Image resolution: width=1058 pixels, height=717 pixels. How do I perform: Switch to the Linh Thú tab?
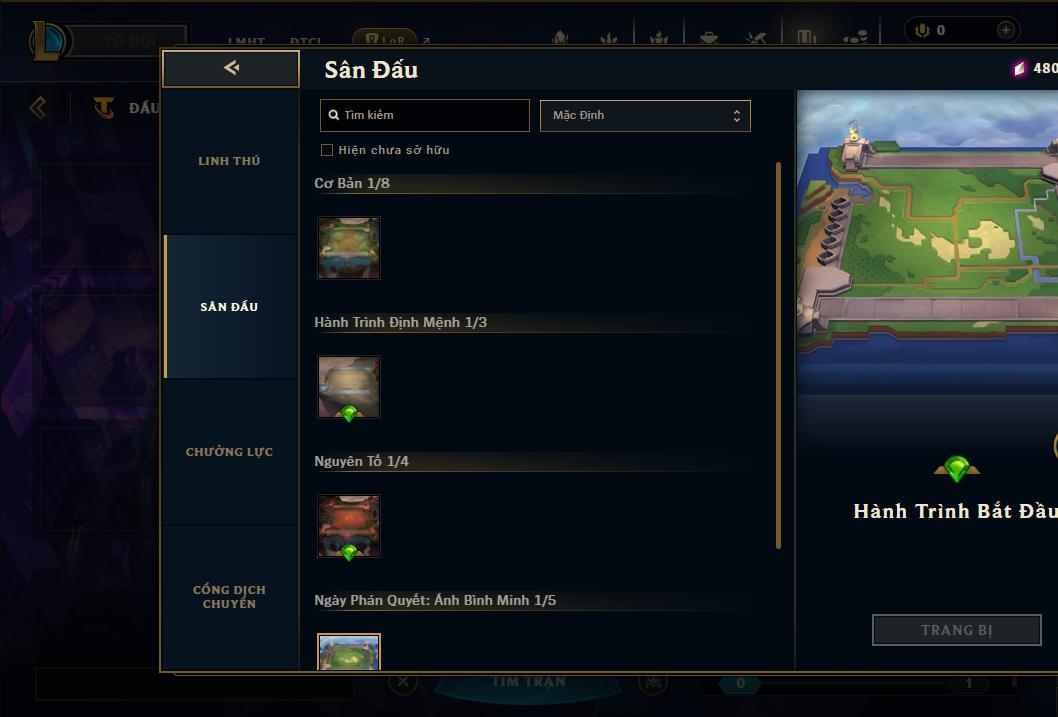coord(229,161)
